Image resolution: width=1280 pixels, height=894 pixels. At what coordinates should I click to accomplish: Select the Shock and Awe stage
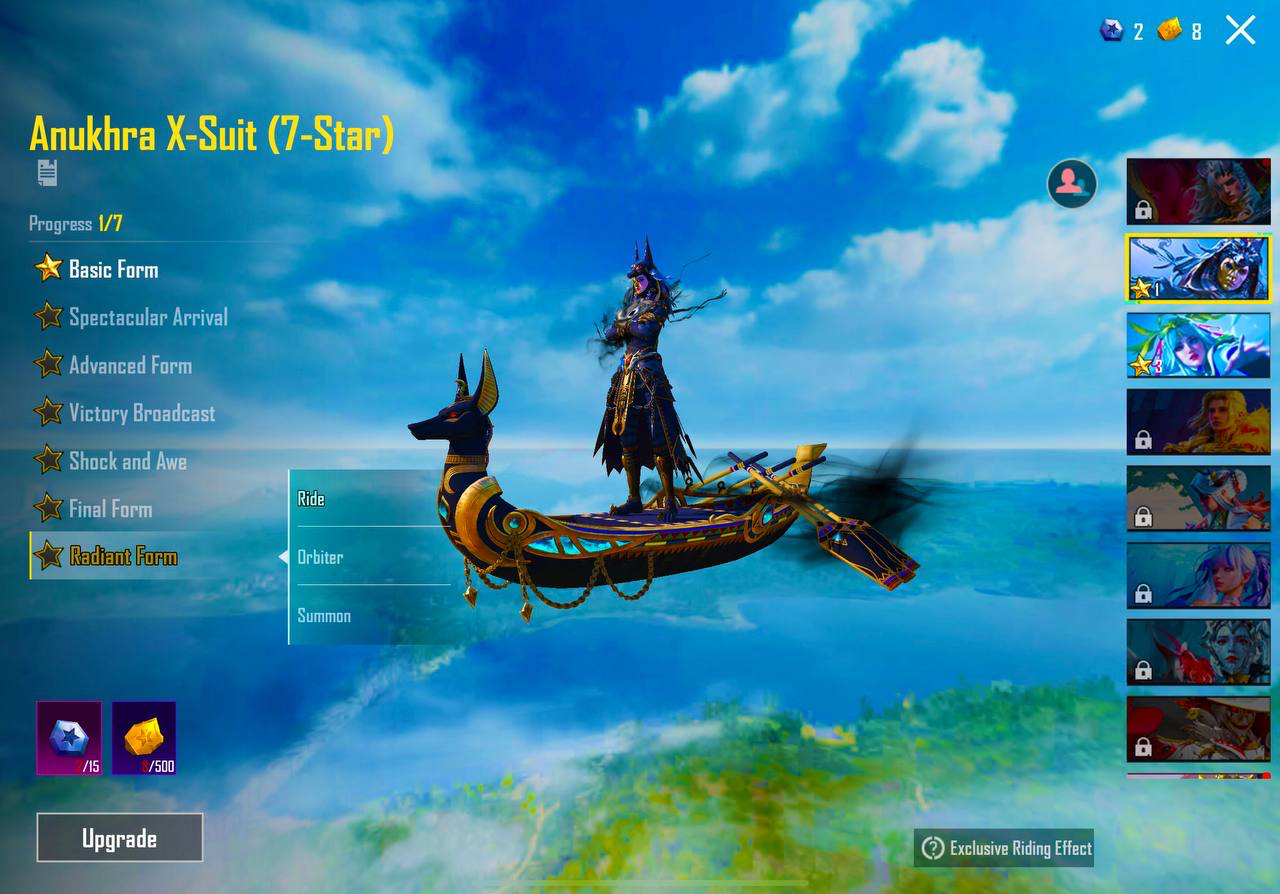point(127,461)
